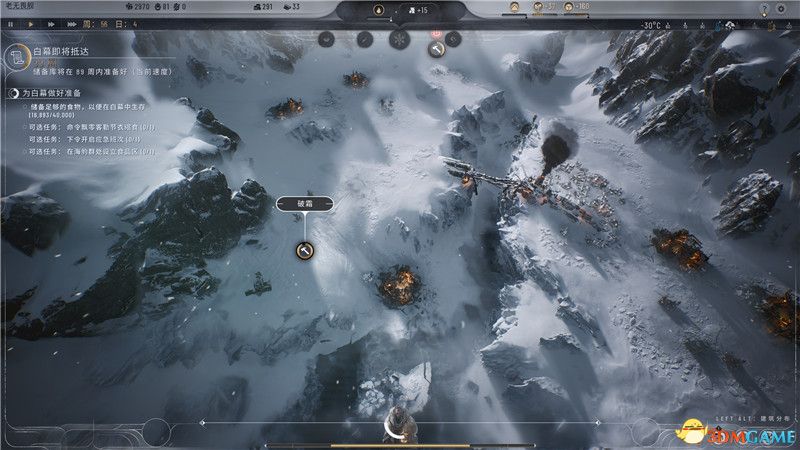Select the active hammer build tool
This screenshot has width=800, height=450.
click(x=435, y=48)
